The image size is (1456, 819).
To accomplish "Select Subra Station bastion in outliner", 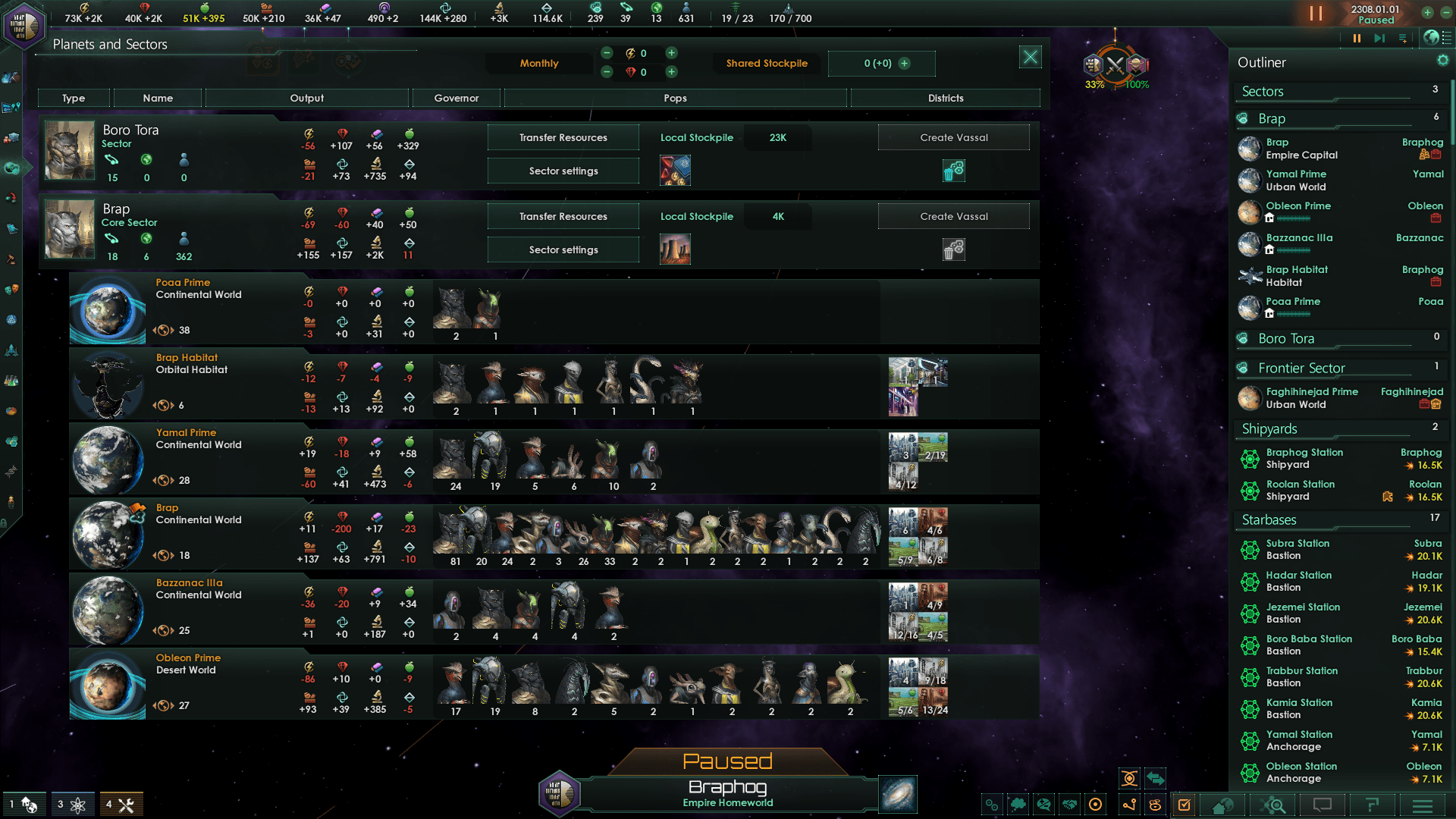I will pyautogui.click(x=1297, y=549).
